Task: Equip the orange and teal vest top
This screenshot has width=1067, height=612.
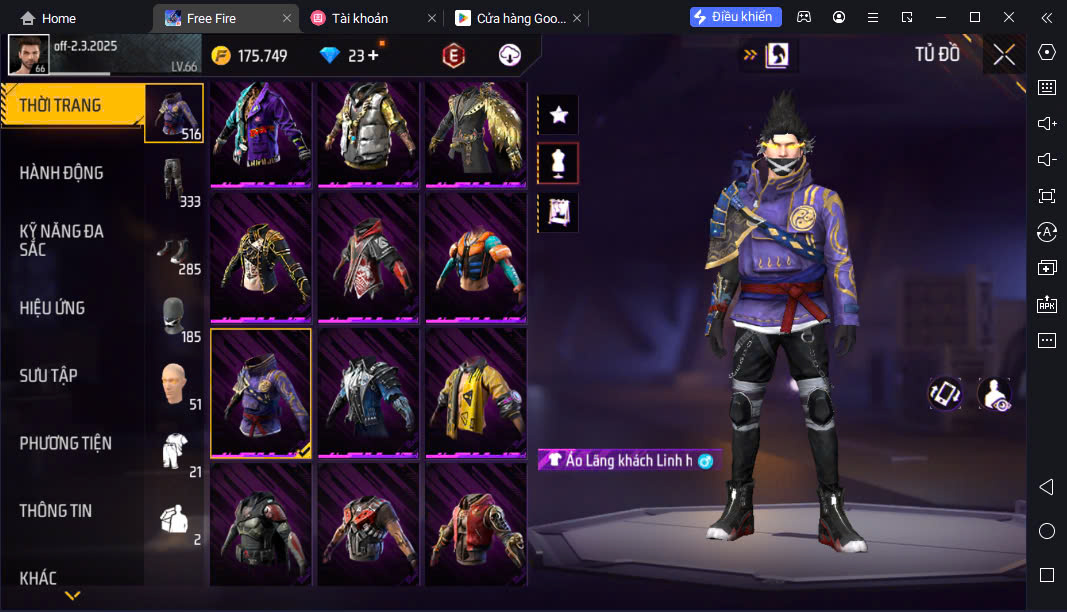Action: 475,258
